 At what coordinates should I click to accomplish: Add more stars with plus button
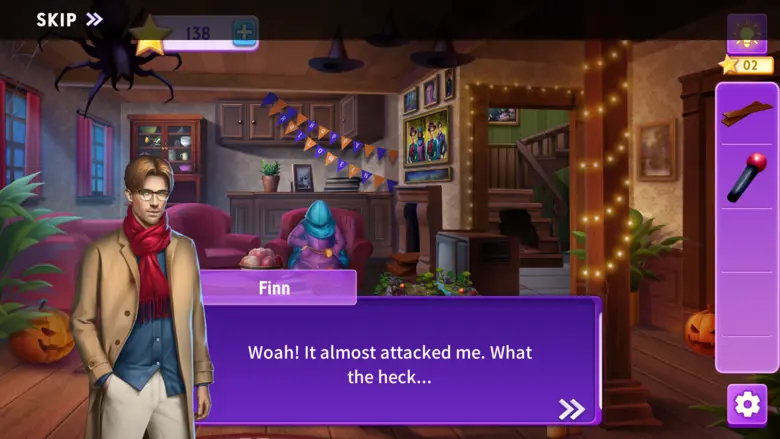244,32
